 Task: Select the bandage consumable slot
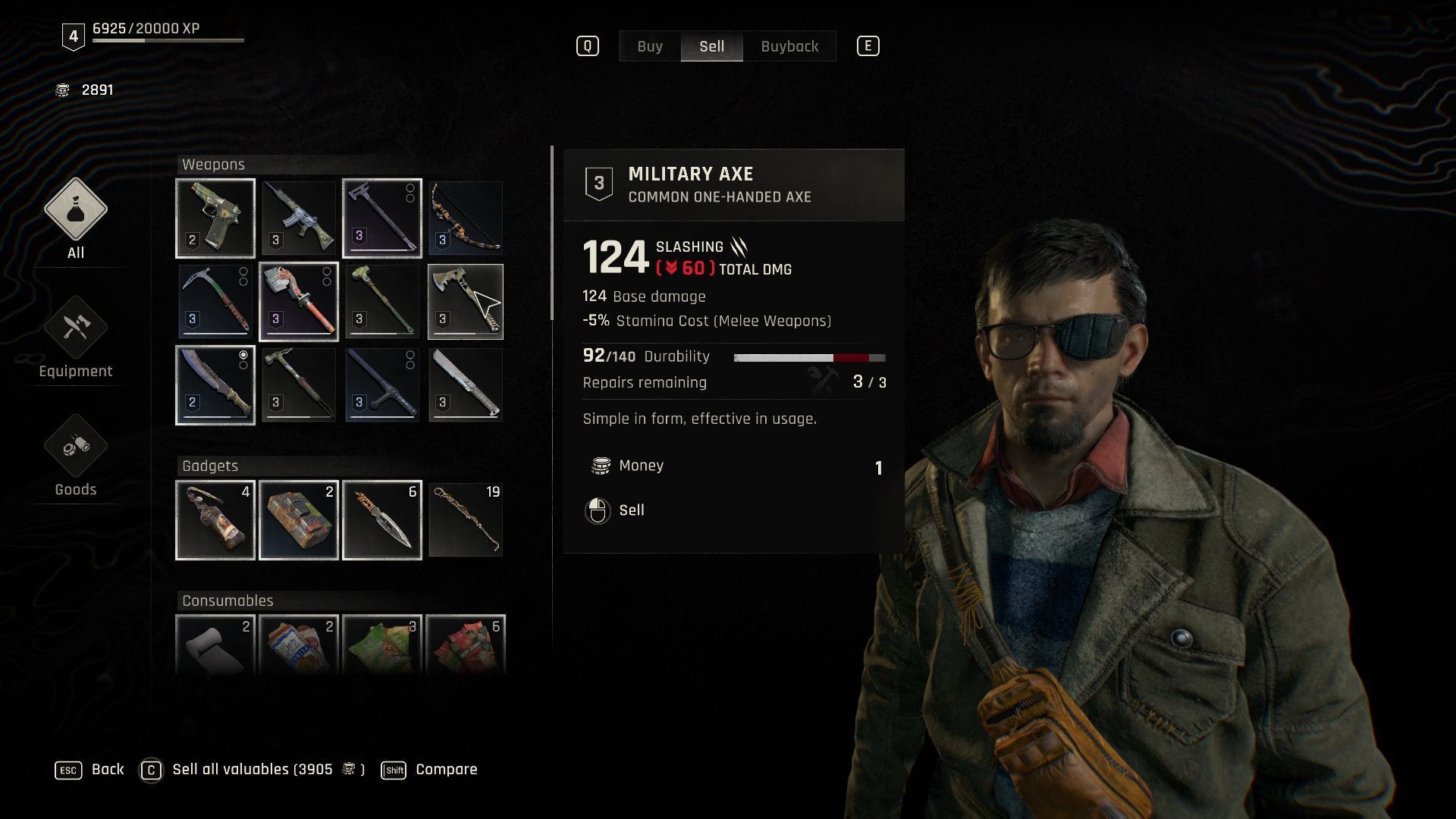pyautogui.click(x=215, y=645)
